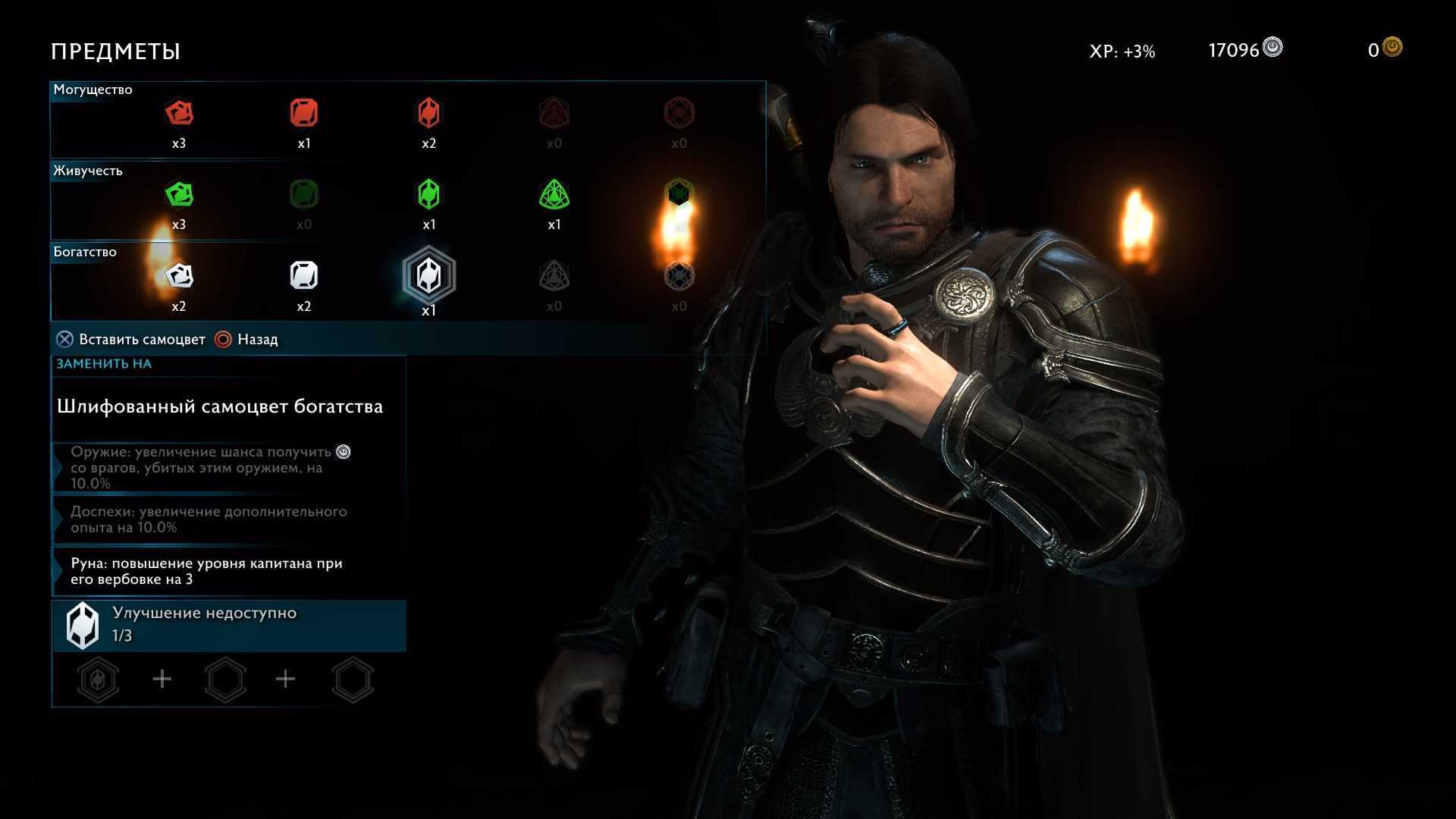
Task: Select the red Might gem with x3 count
Action: click(x=179, y=114)
